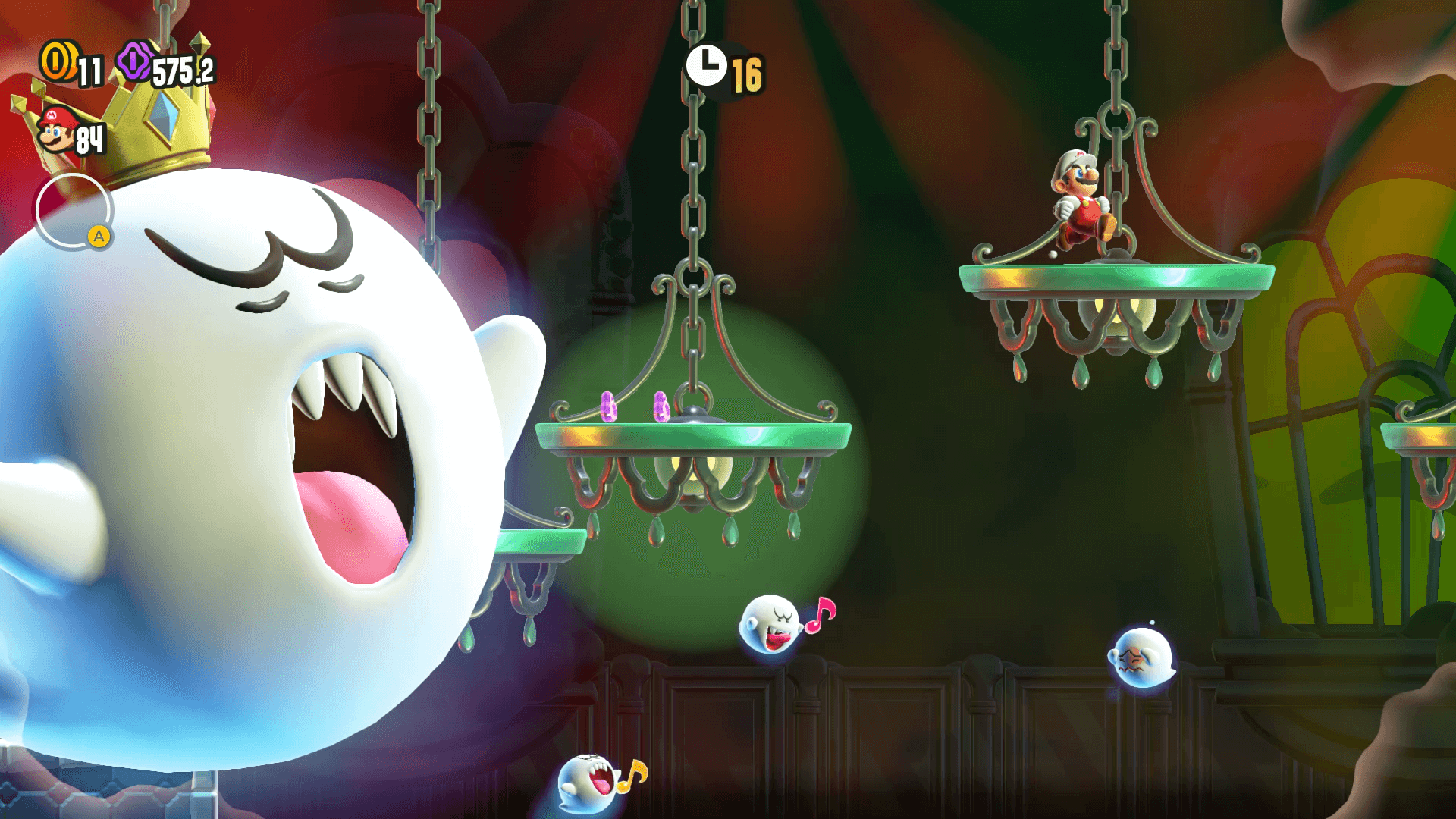This screenshot has width=1456, height=819.
Task: Select the gold coin counter icon
Action: tap(58, 61)
